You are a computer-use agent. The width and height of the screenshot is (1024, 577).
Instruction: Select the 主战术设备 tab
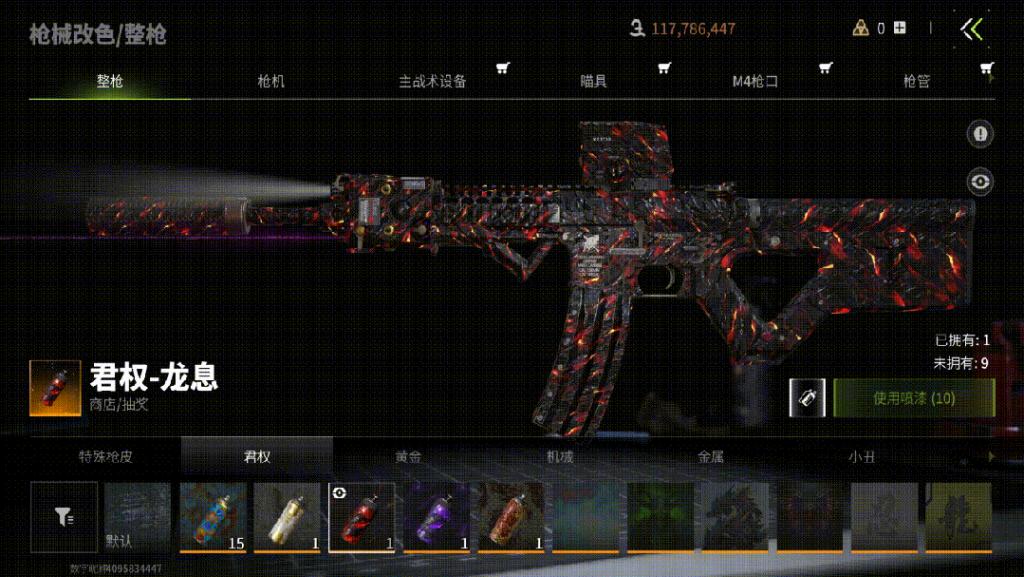click(x=433, y=82)
